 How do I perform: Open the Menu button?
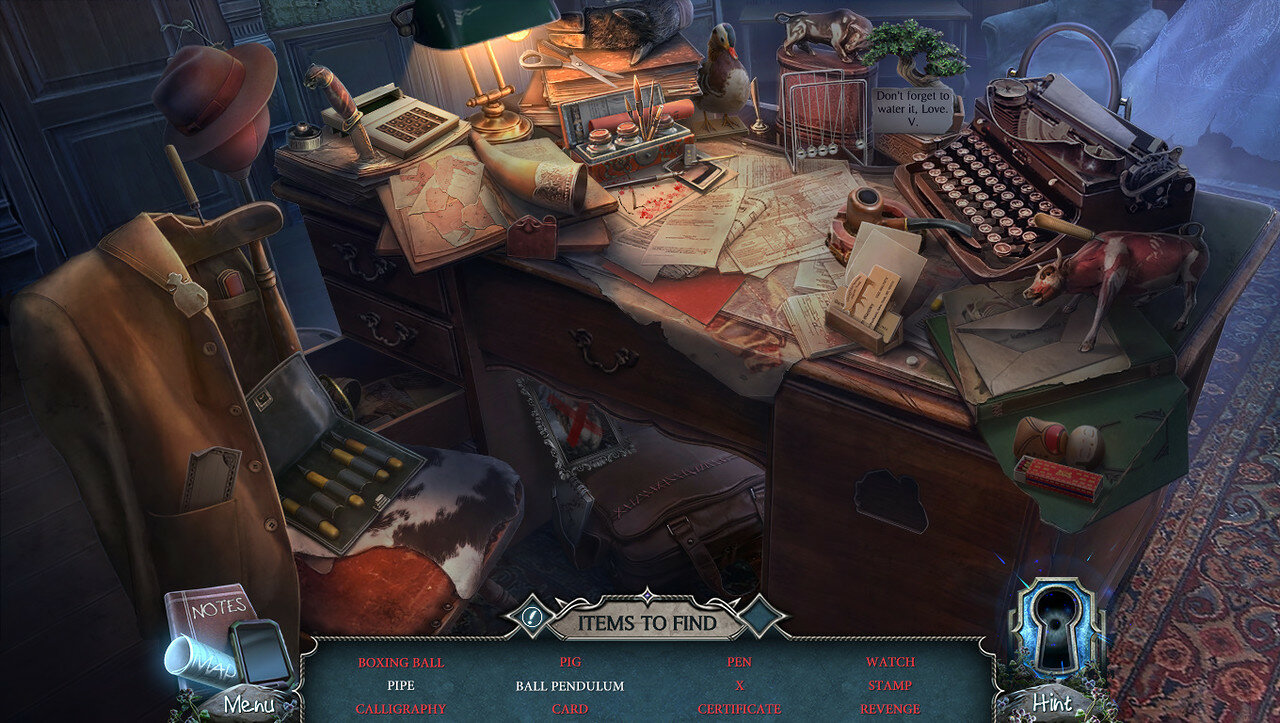coord(248,704)
